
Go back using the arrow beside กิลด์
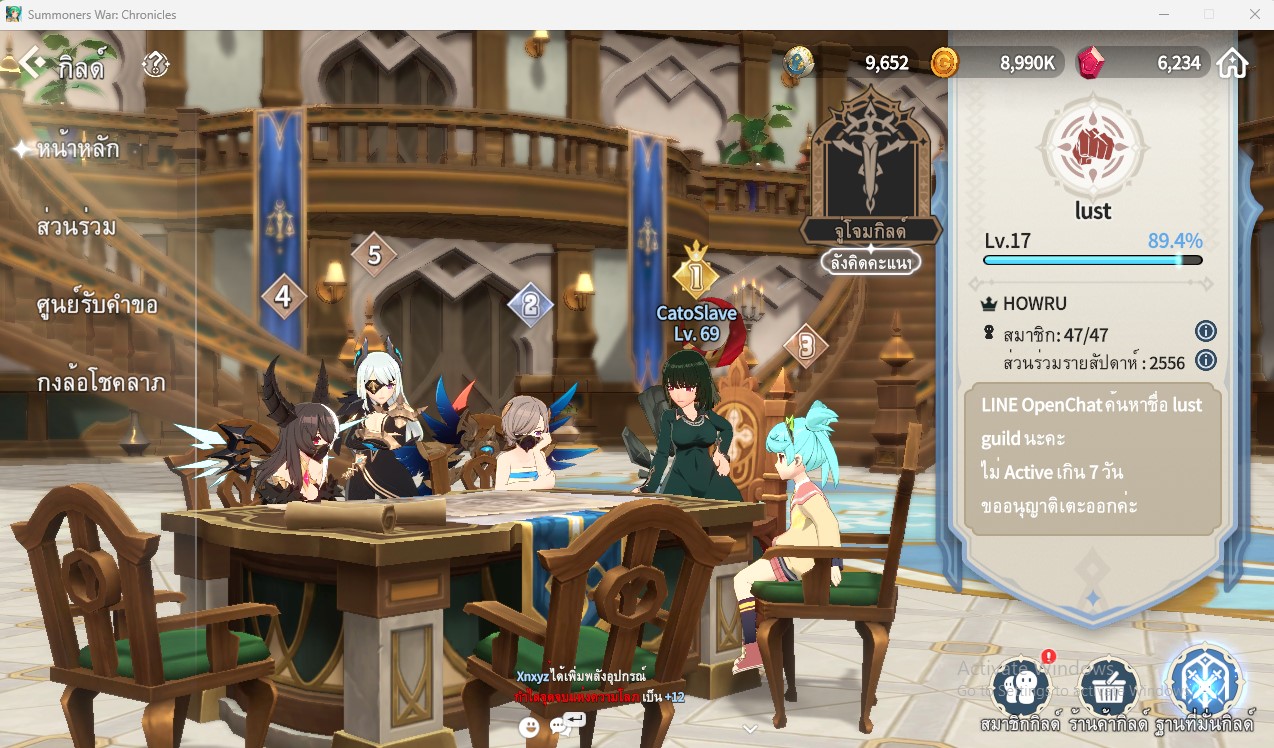(31, 65)
